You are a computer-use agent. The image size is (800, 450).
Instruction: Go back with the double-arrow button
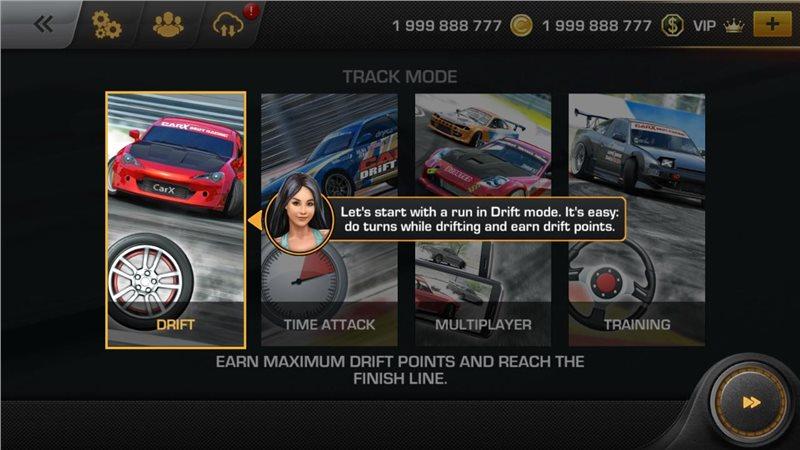[43, 25]
